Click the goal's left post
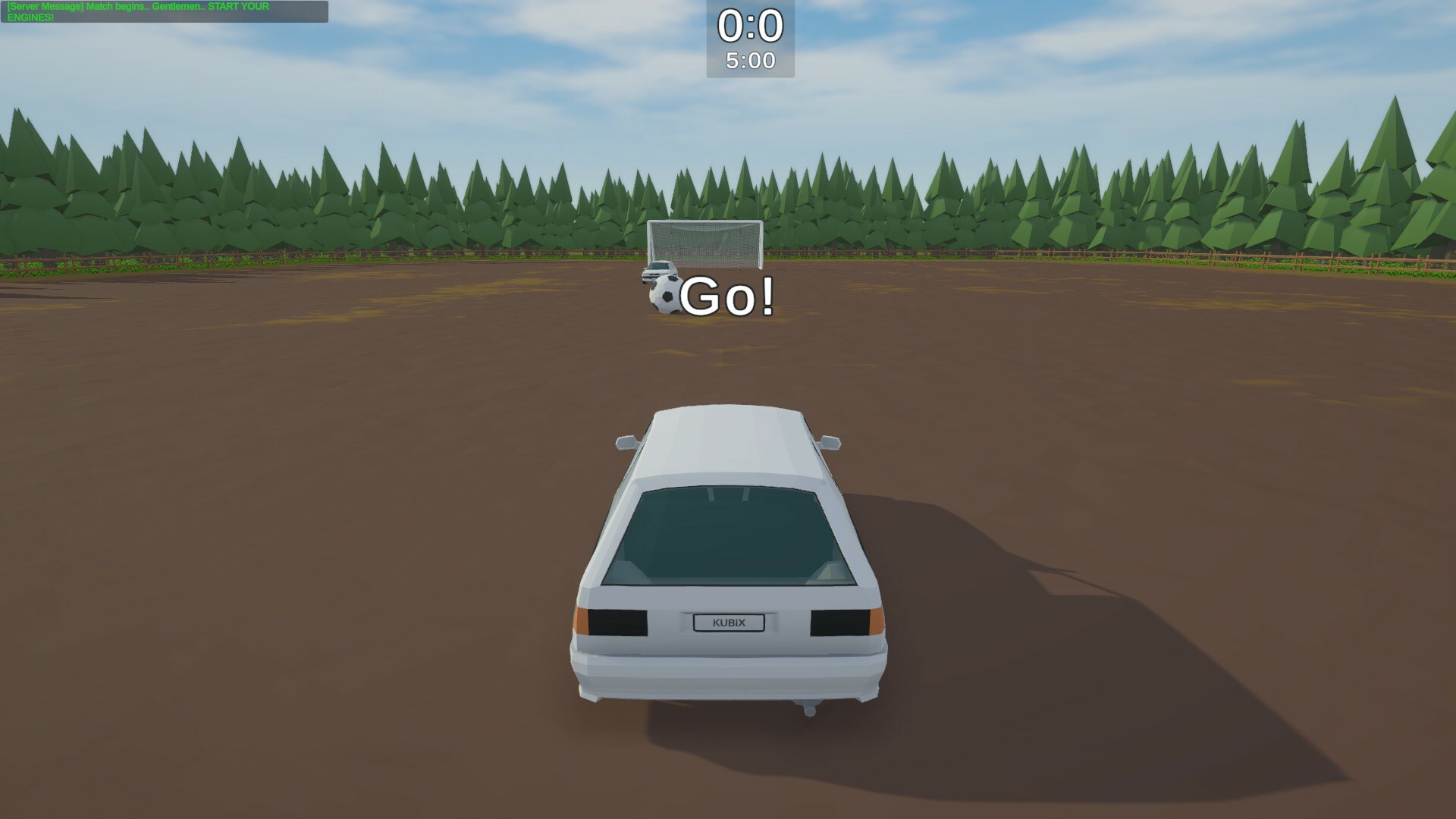1456x819 pixels. tap(651, 243)
